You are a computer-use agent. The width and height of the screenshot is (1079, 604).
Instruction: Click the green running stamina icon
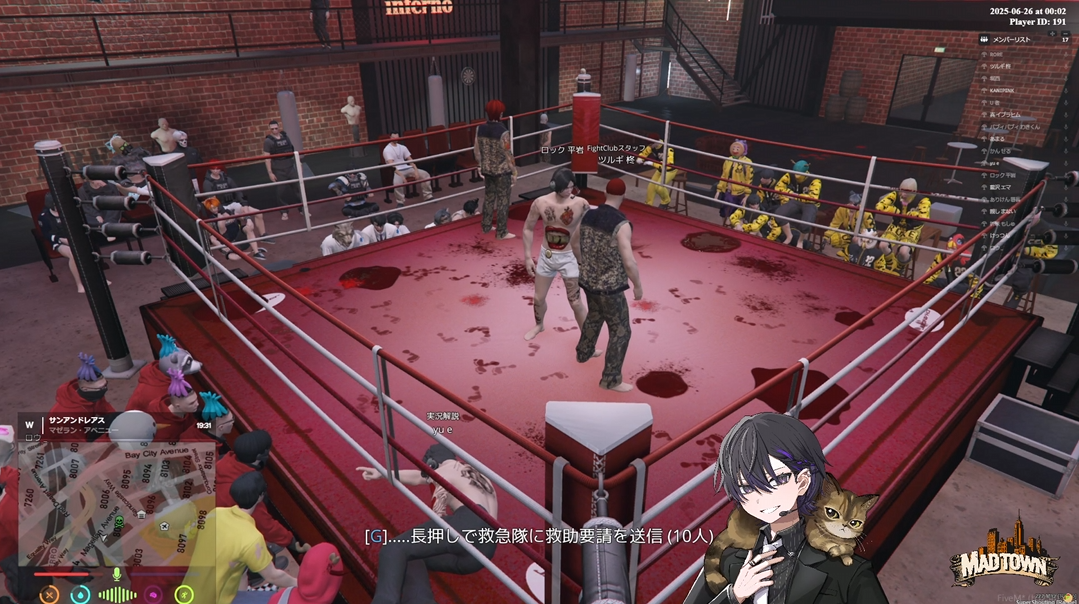tap(184, 595)
